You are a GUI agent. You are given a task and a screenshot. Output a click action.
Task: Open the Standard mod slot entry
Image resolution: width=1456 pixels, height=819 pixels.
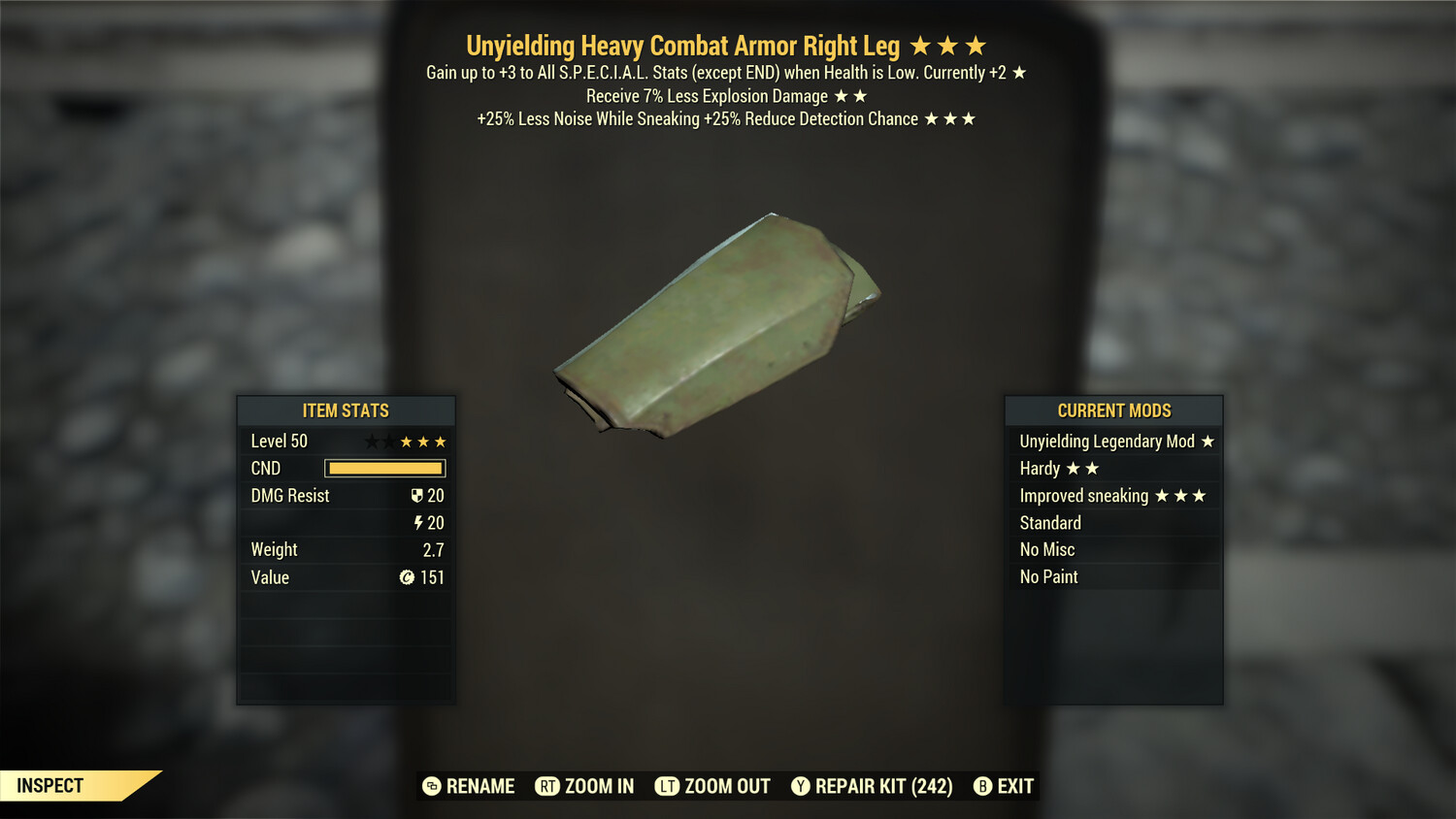point(1050,522)
